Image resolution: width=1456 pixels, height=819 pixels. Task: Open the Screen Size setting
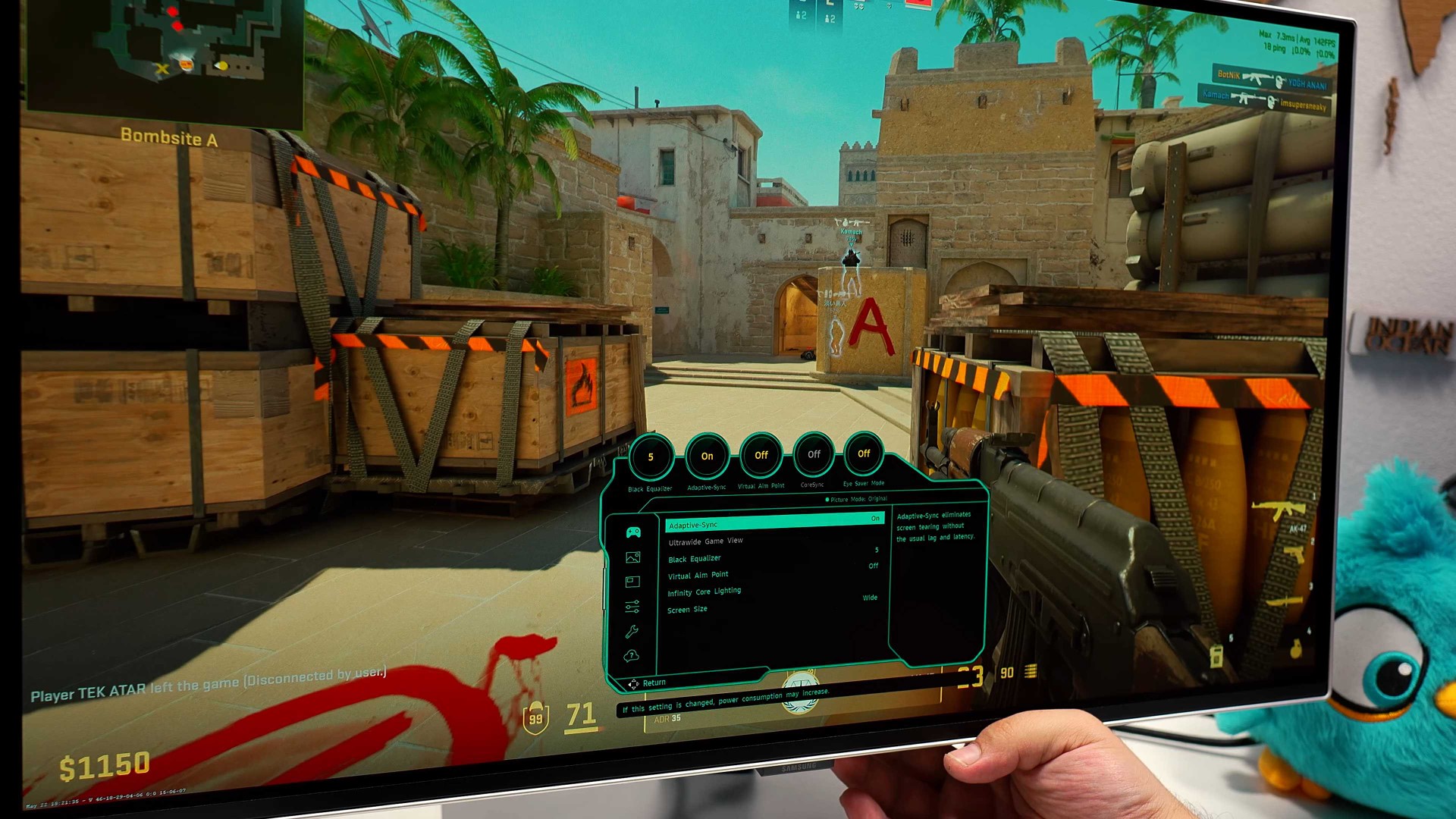click(x=687, y=610)
